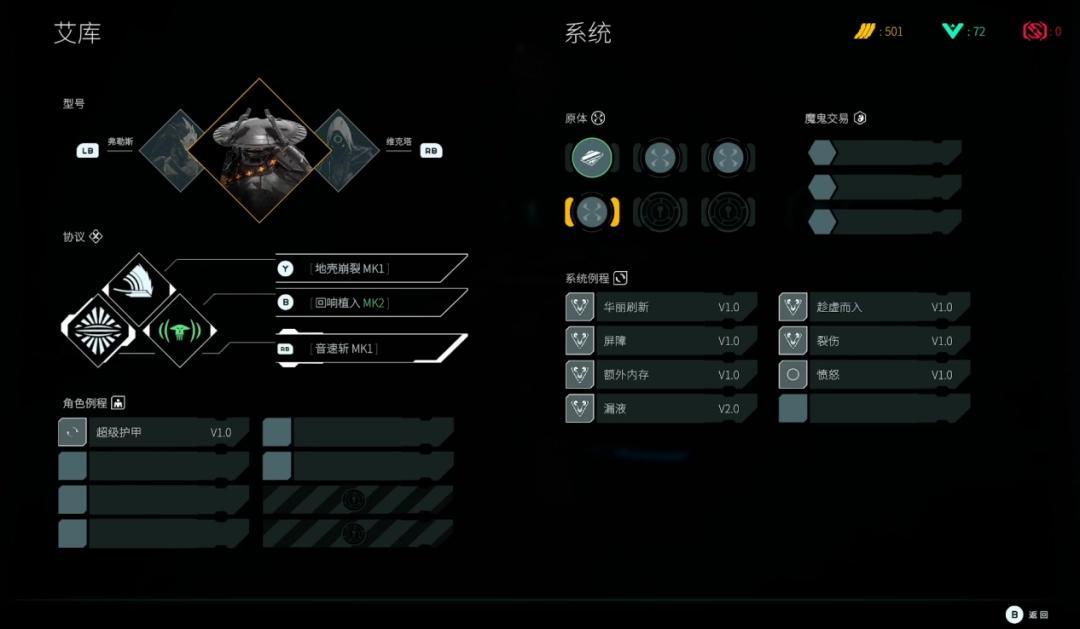Open the 额外内存 system routine
Viewport: 1080px width, 629px height.
(x=660, y=375)
